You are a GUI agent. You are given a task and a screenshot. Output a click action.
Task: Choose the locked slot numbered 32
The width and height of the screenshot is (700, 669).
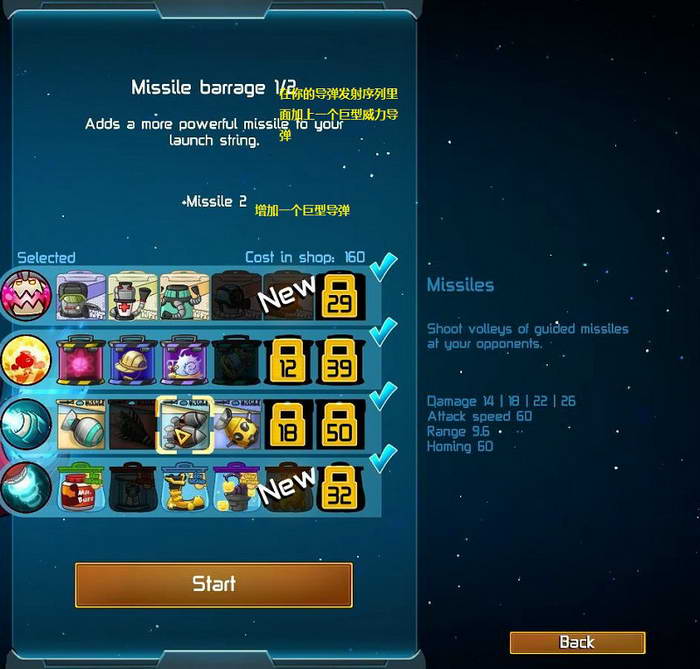tap(340, 487)
